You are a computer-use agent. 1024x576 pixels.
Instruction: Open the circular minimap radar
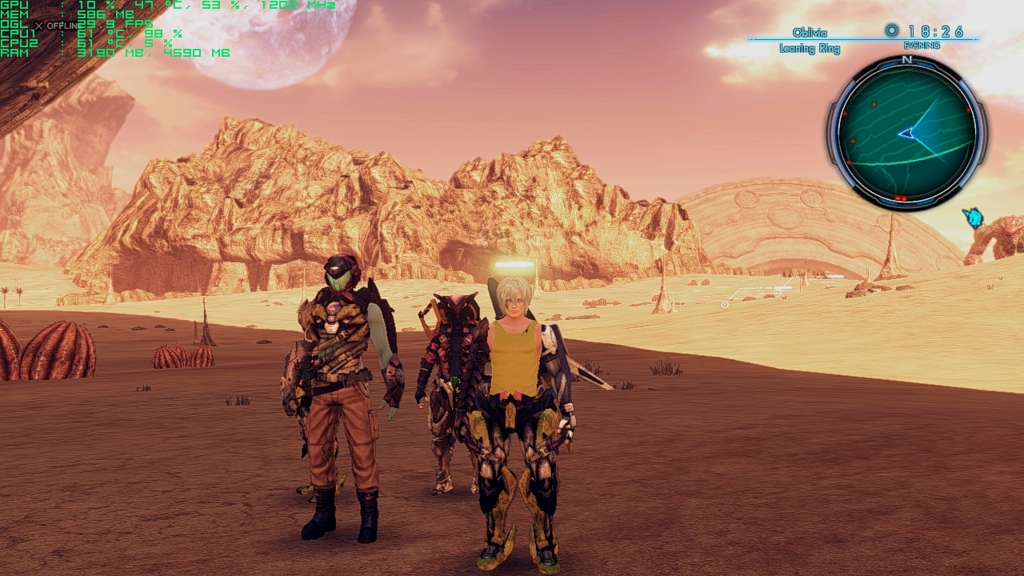pyautogui.click(x=906, y=131)
